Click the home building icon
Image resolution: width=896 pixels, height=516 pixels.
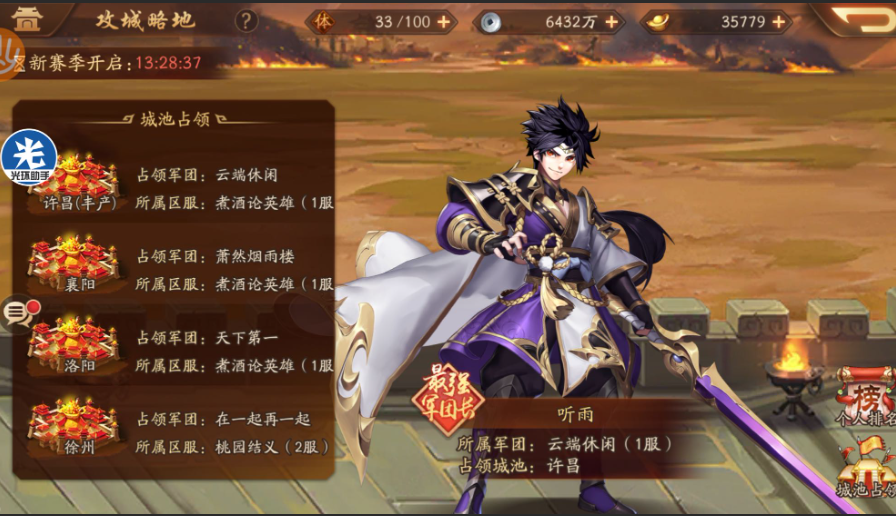tap(28, 18)
